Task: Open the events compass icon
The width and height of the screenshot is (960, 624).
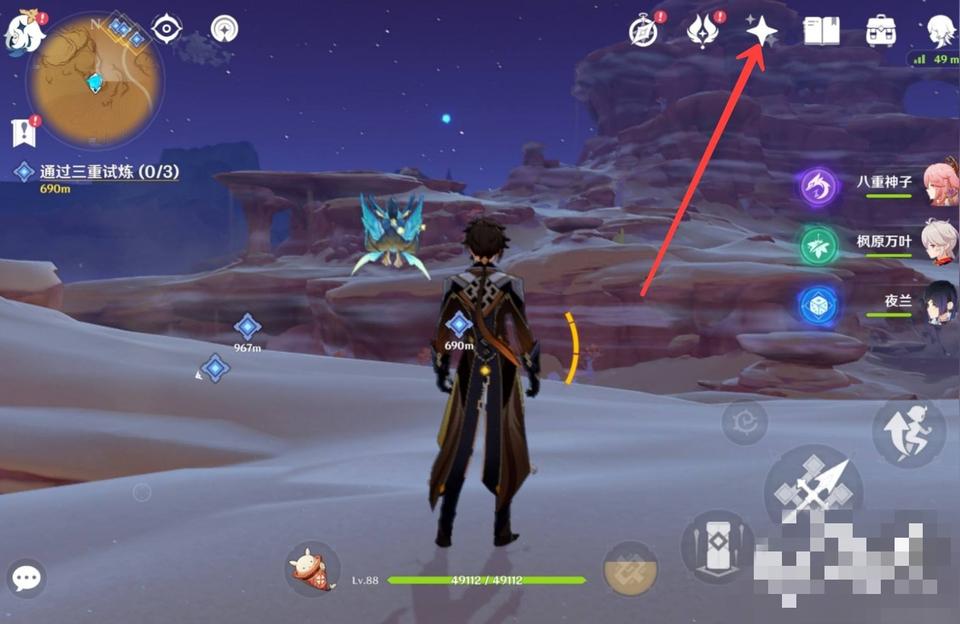Action: coord(643,31)
